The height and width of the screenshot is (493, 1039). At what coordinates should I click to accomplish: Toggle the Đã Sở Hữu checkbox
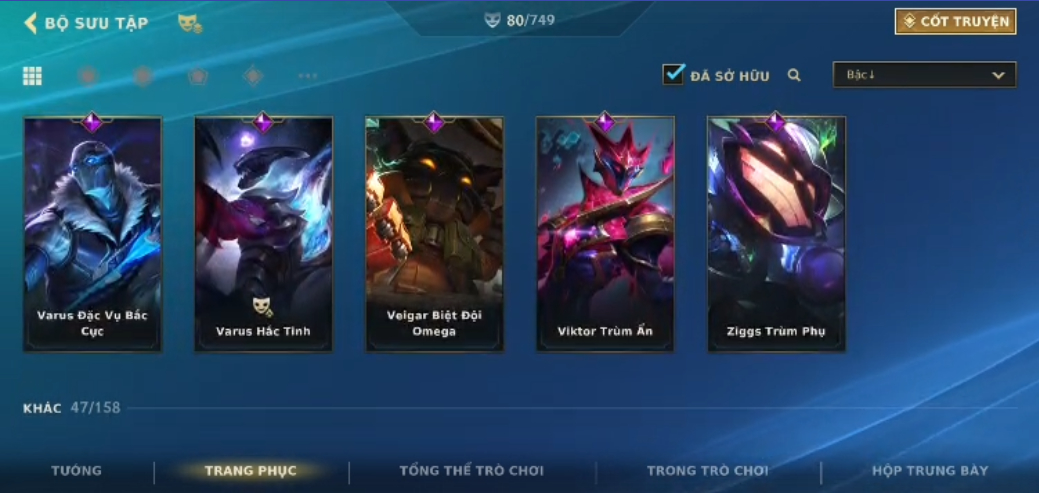673,75
